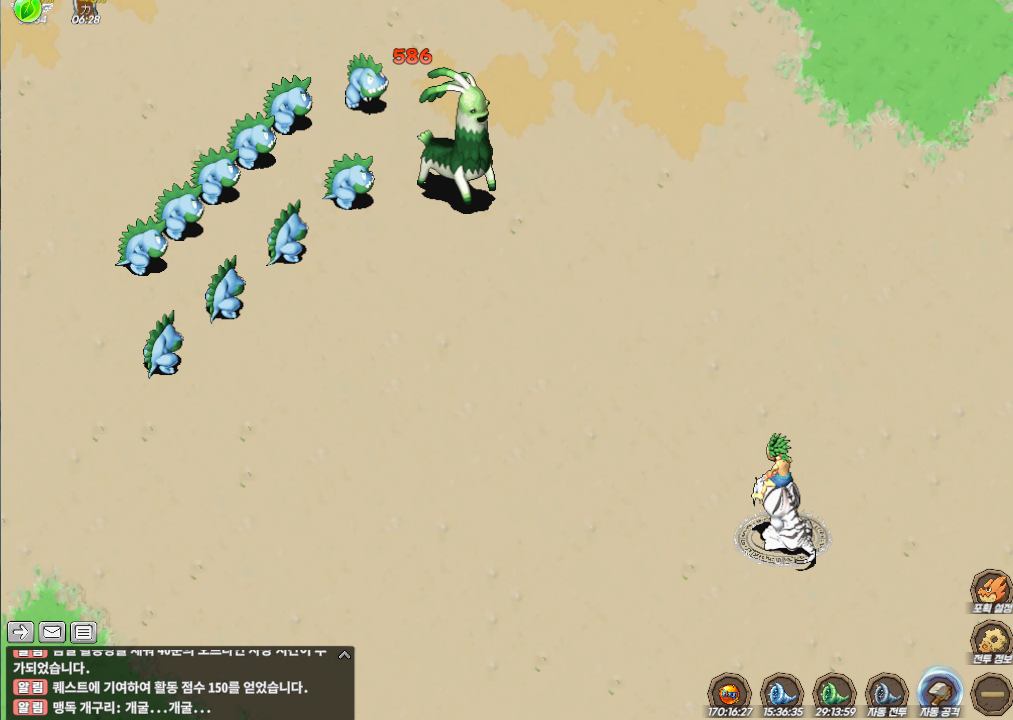Click the arrow button above the chat
Screen dimensions: 1013x720
coord(20,632)
